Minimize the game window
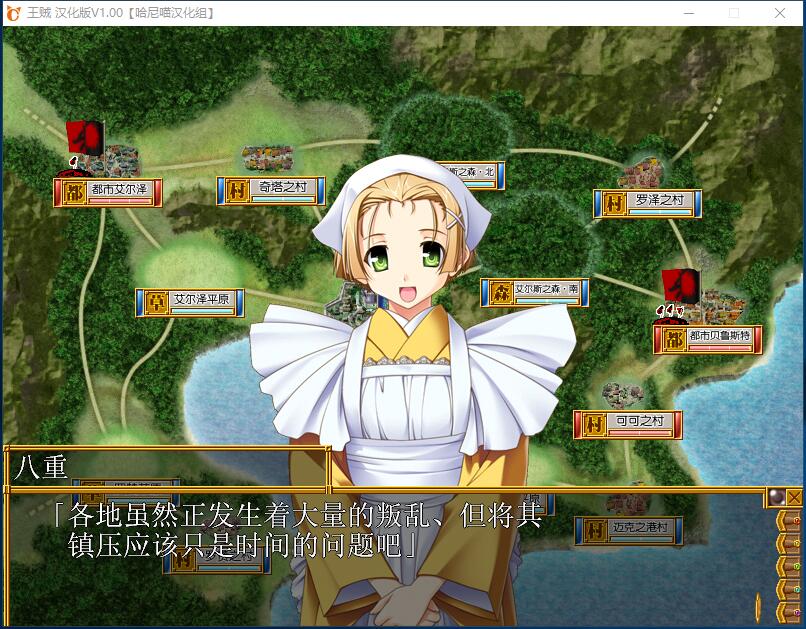The width and height of the screenshot is (806, 629). point(689,13)
